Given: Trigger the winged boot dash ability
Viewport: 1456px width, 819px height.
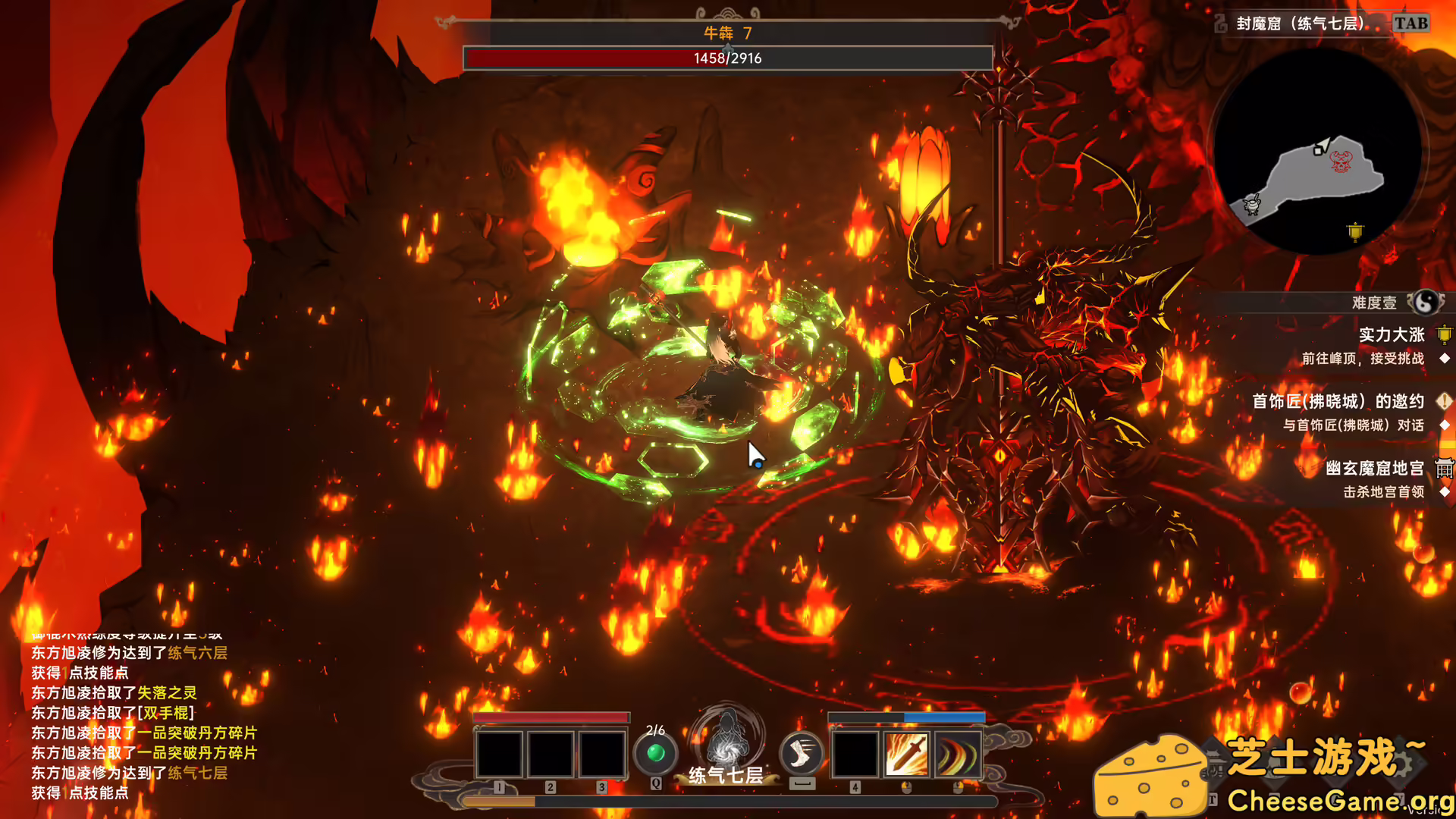Looking at the screenshot, I should click(802, 753).
